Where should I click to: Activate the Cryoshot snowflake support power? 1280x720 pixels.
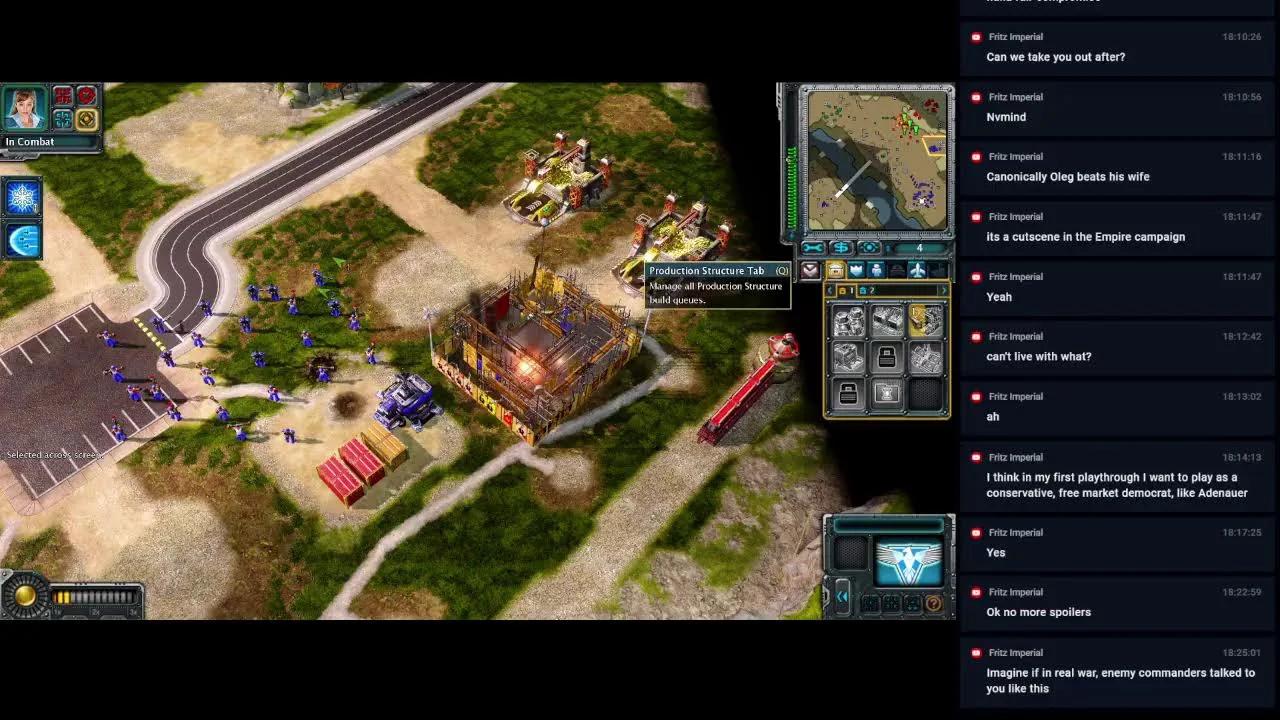(x=20, y=198)
